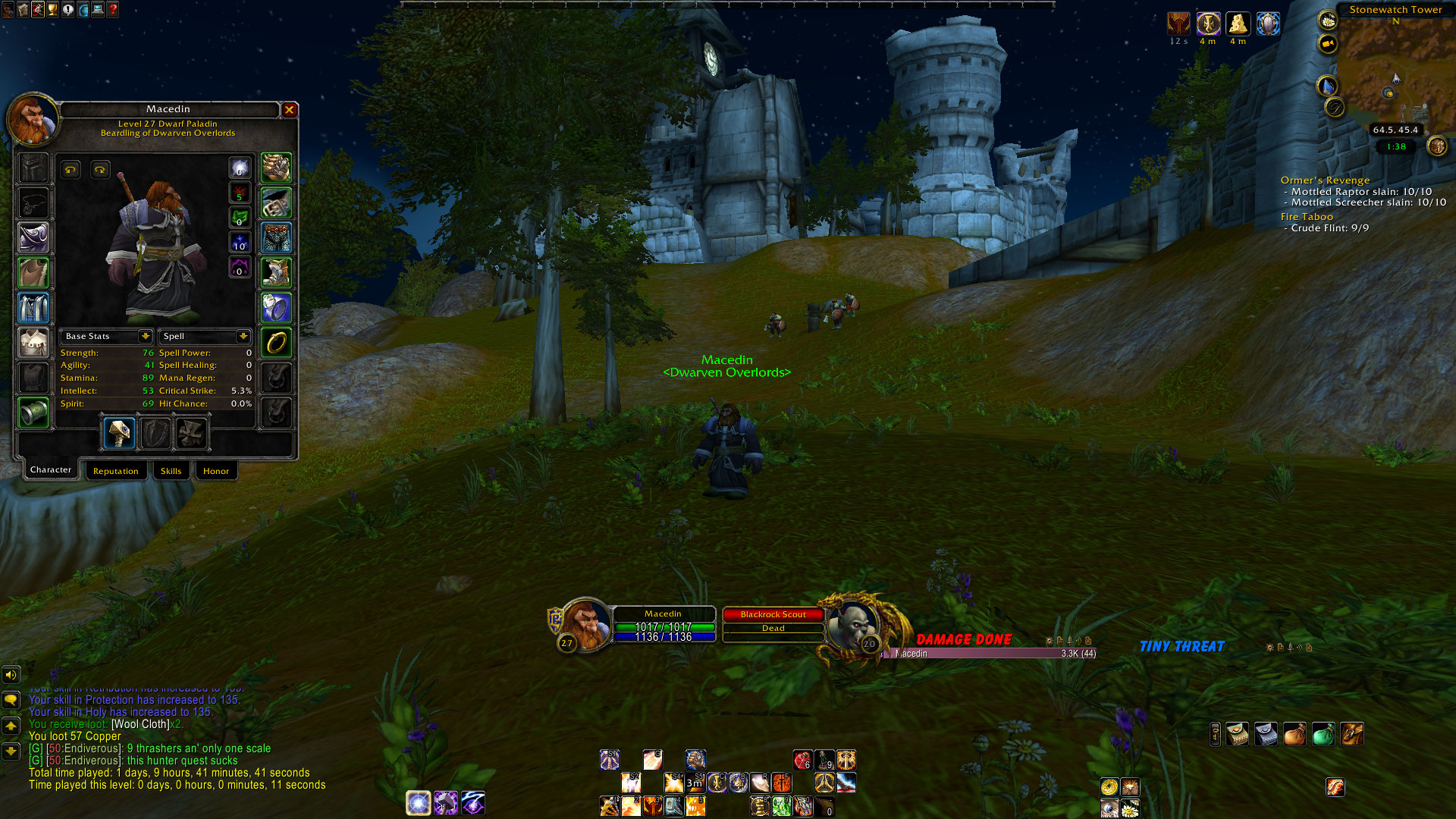Open the Skills tab
The image size is (1456, 819).
[x=171, y=471]
